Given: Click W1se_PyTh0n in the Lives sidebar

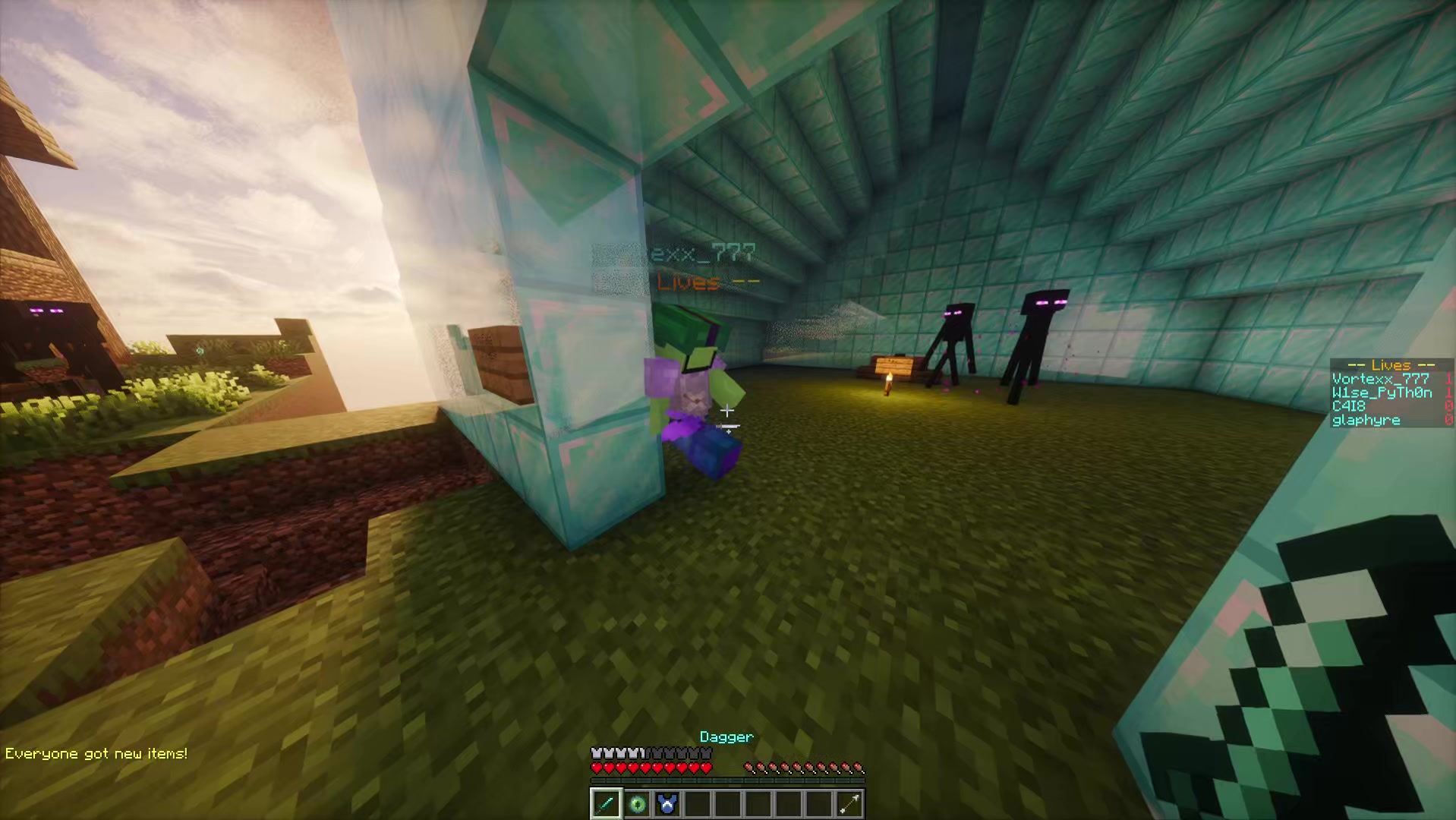Looking at the screenshot, I should point(1381,394).
